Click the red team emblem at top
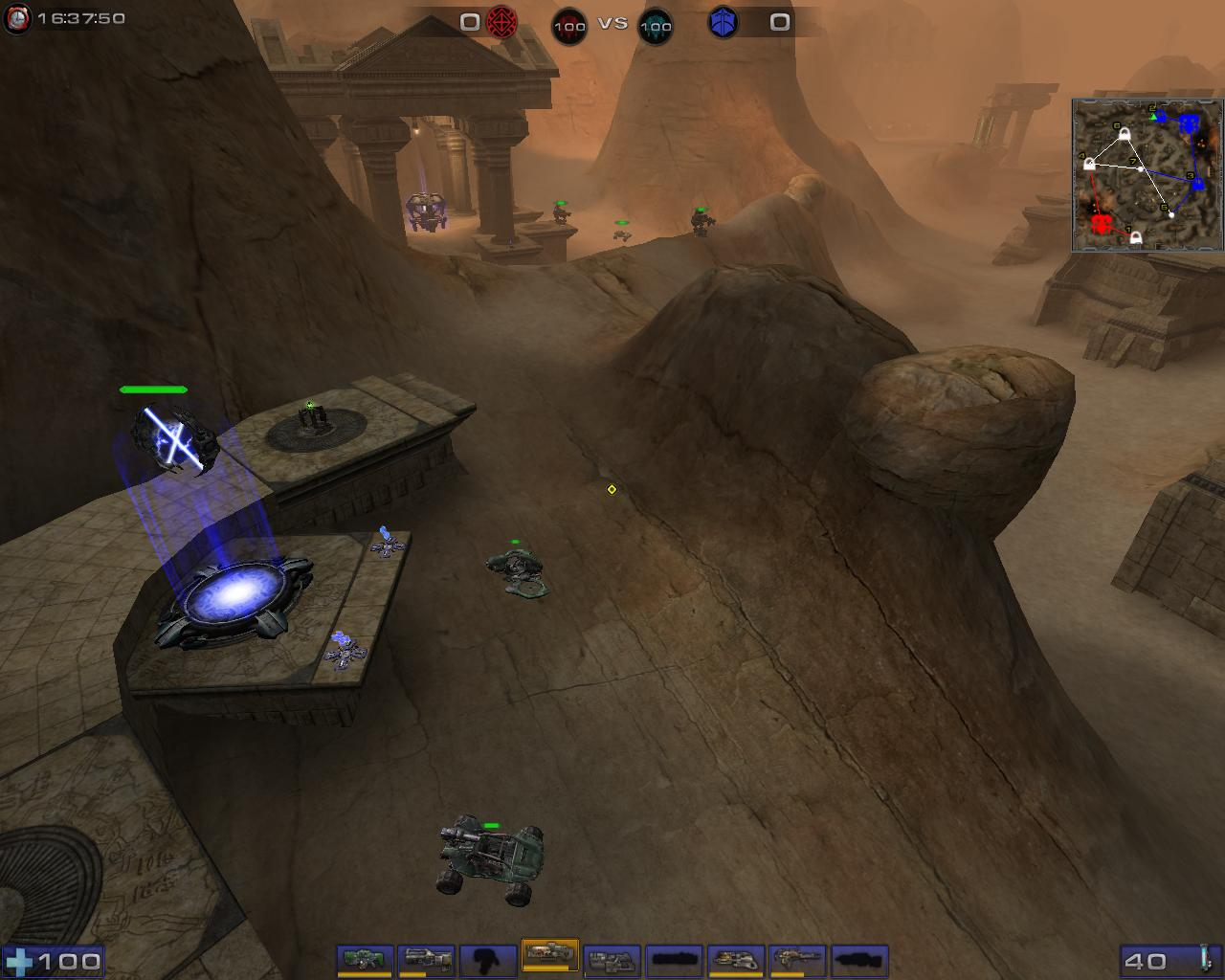The image size is (1225, 980). [x=501, y=21]
